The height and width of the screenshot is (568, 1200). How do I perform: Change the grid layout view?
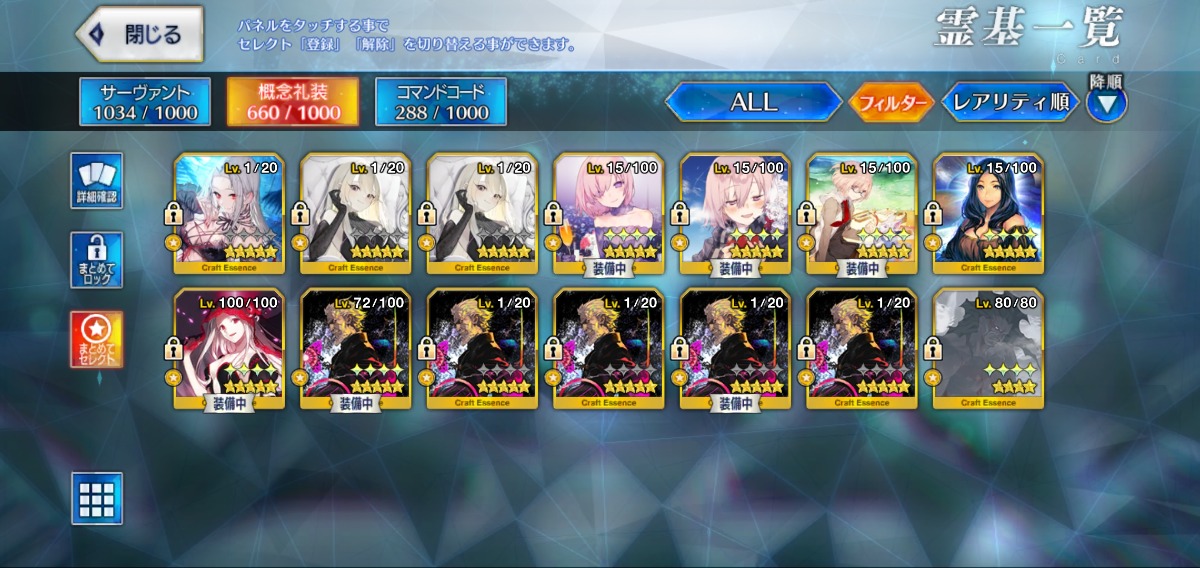point(97,498)
